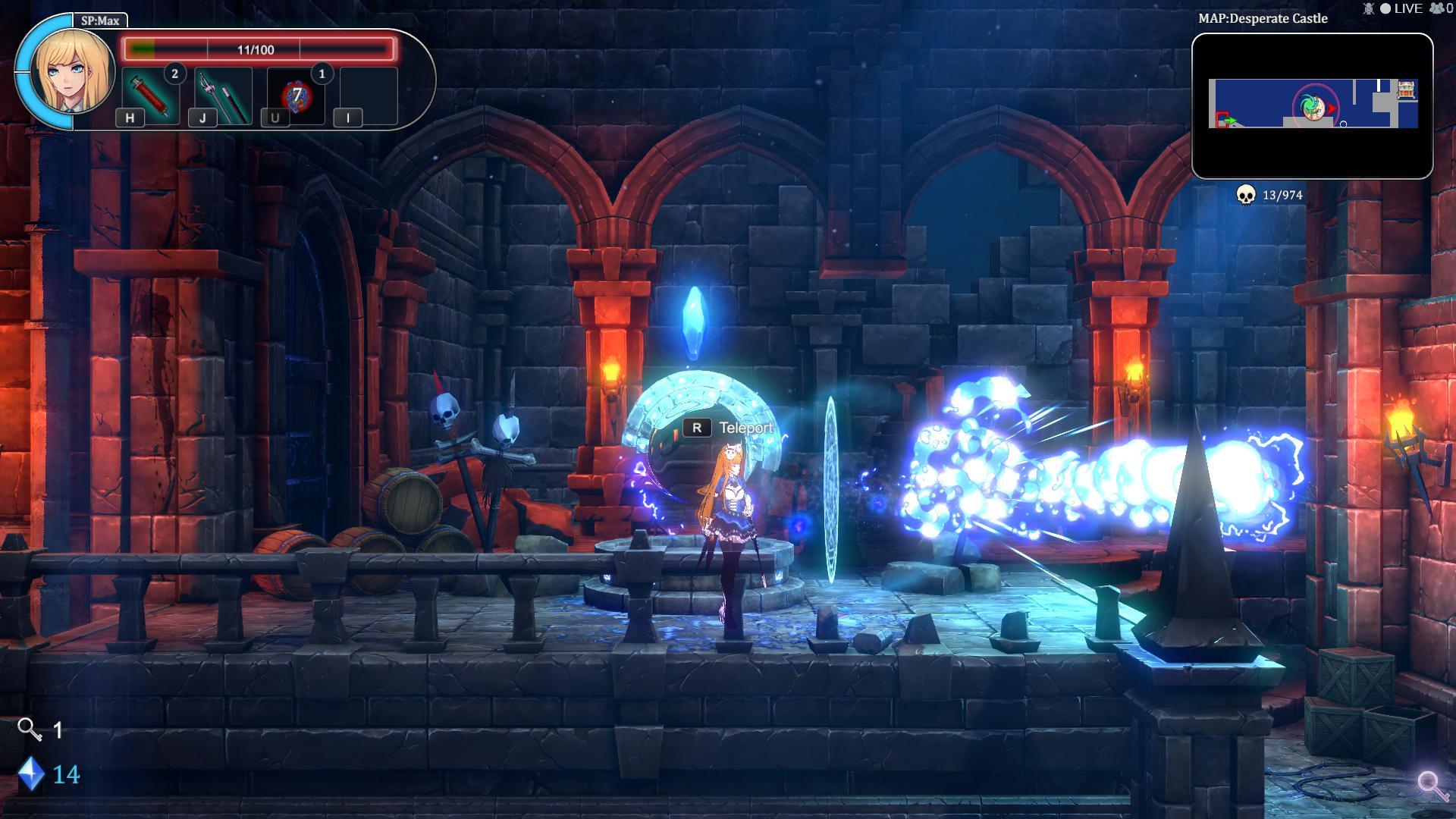Click the red exit door marker on minimap
The height and width of the screenshot is (819, 1456).
pyautogui.click(x=1222, y=120)
